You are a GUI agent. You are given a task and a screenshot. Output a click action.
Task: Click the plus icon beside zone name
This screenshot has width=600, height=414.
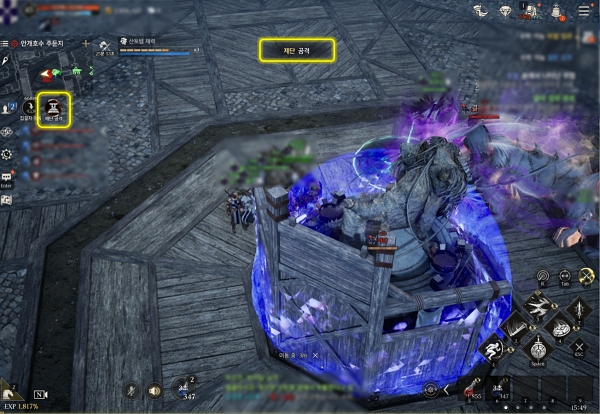tap(86, 44)
